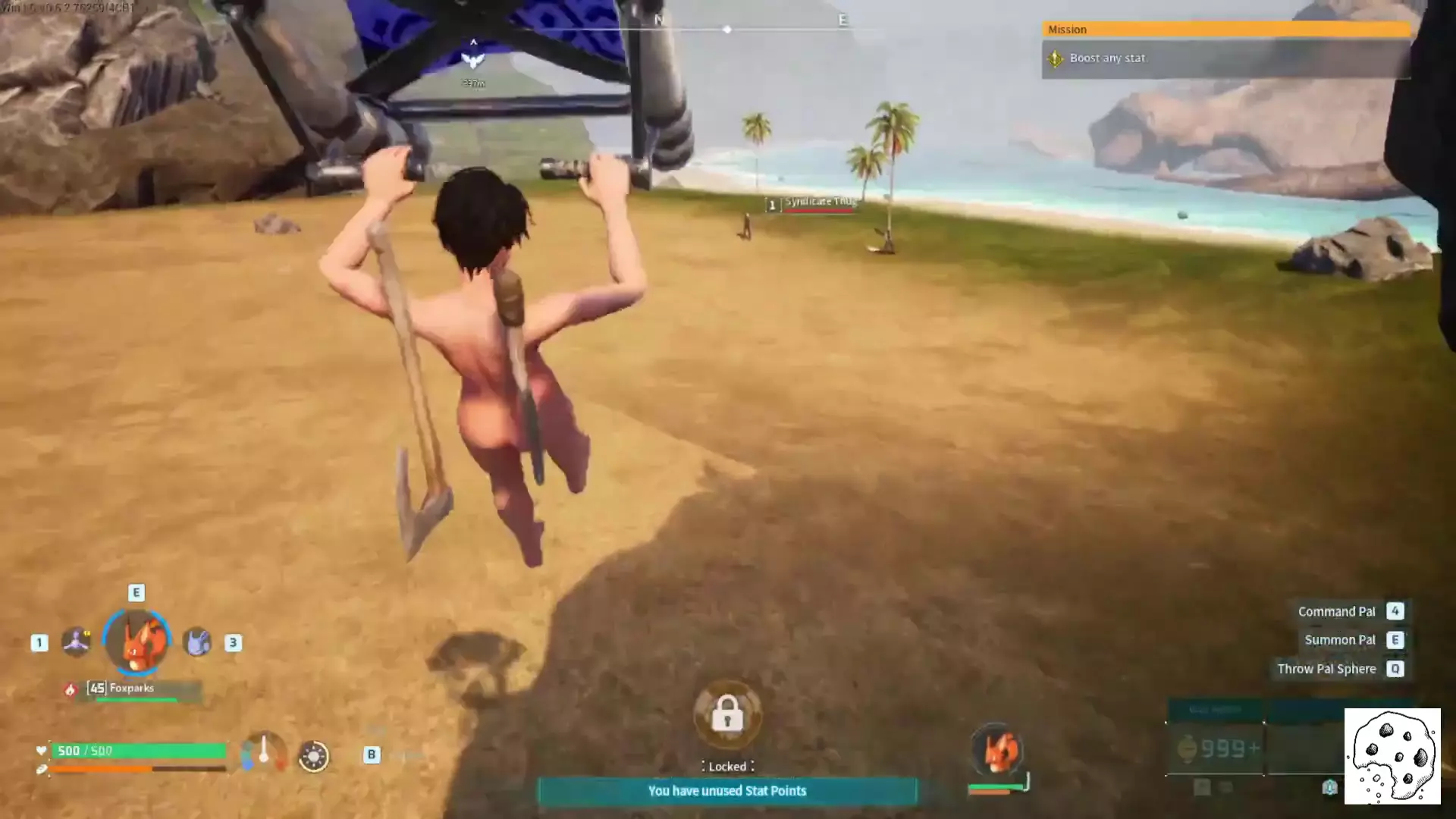
Task: Switch to the blue pal beside key 3
Action: click(x=197, y=642)
